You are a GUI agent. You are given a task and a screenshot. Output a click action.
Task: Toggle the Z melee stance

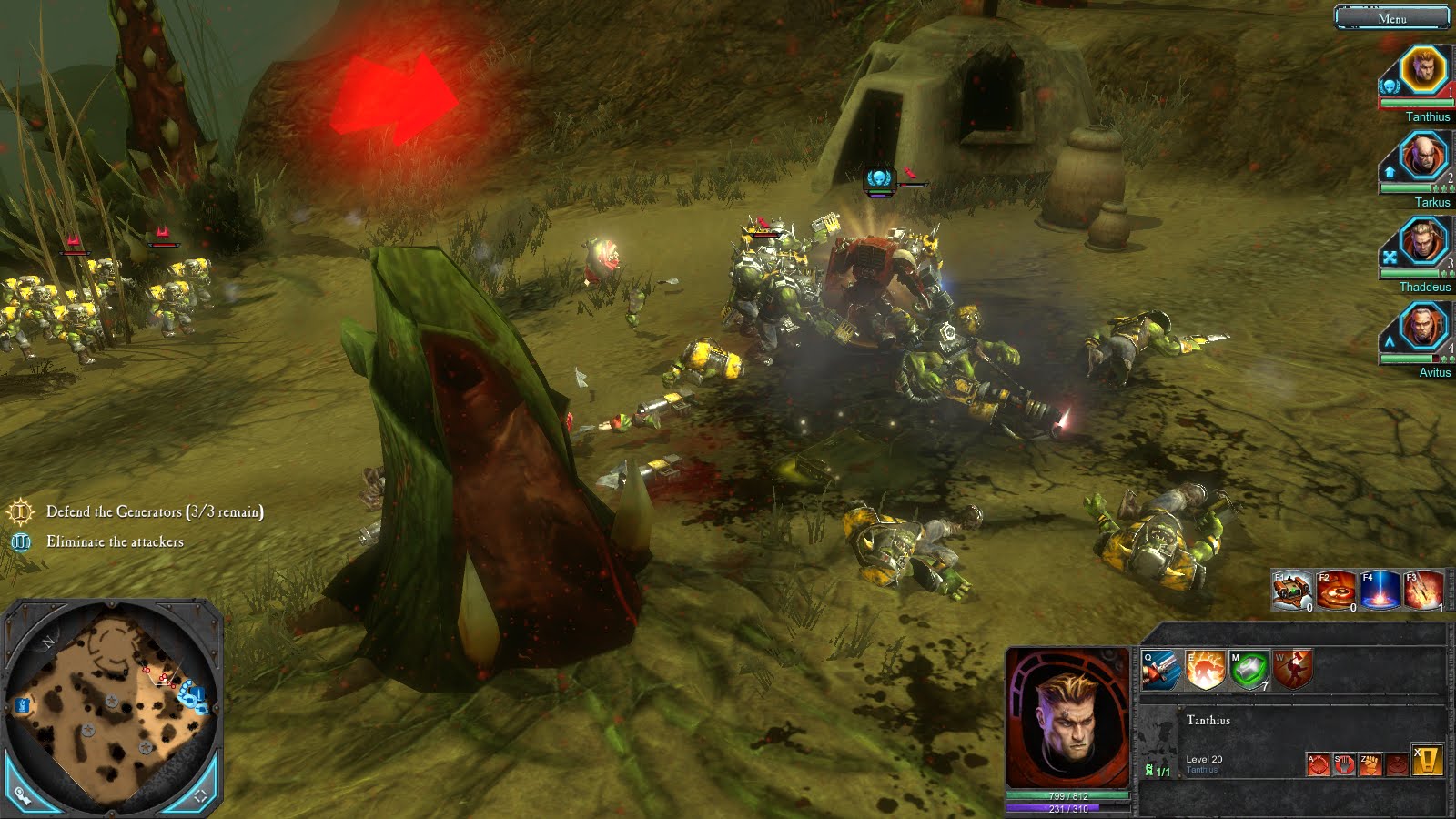1370,764
